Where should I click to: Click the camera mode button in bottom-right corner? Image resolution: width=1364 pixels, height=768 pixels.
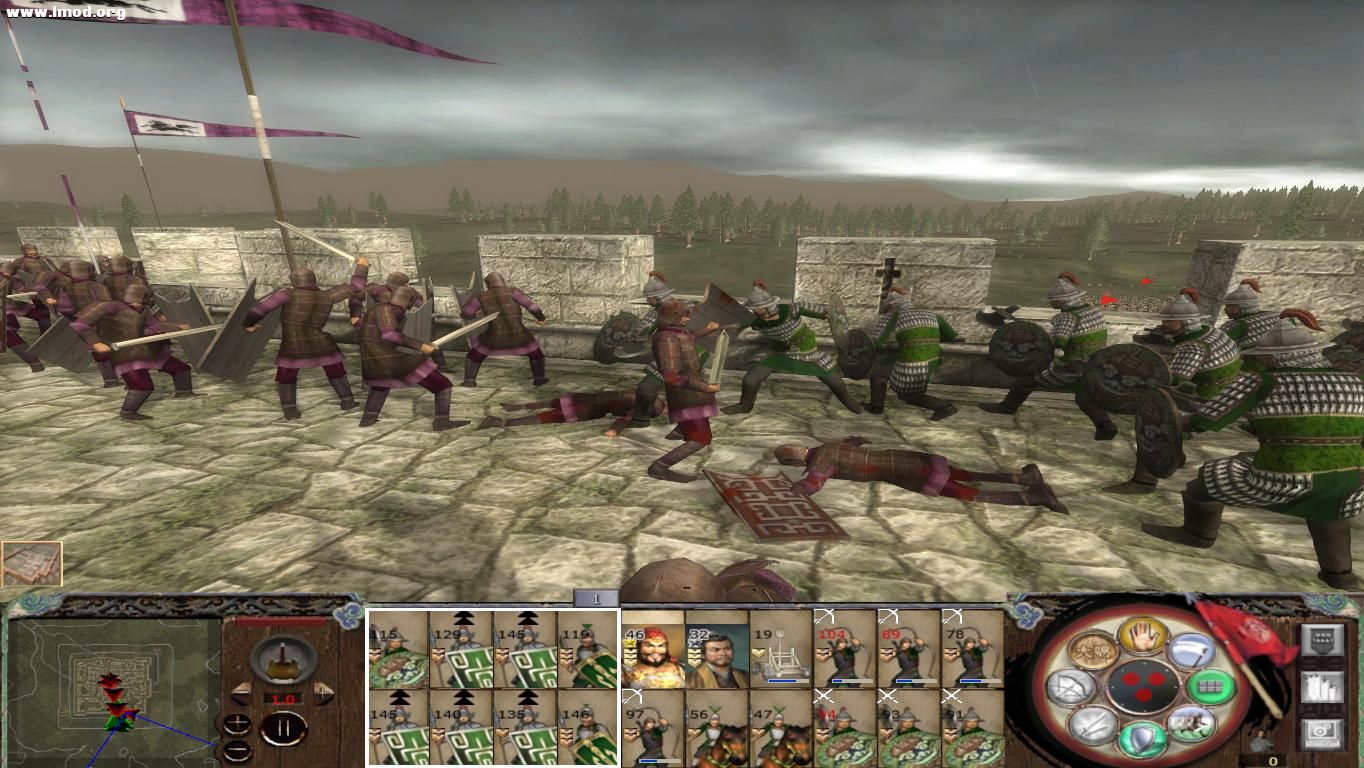(x=1323, y=731)
